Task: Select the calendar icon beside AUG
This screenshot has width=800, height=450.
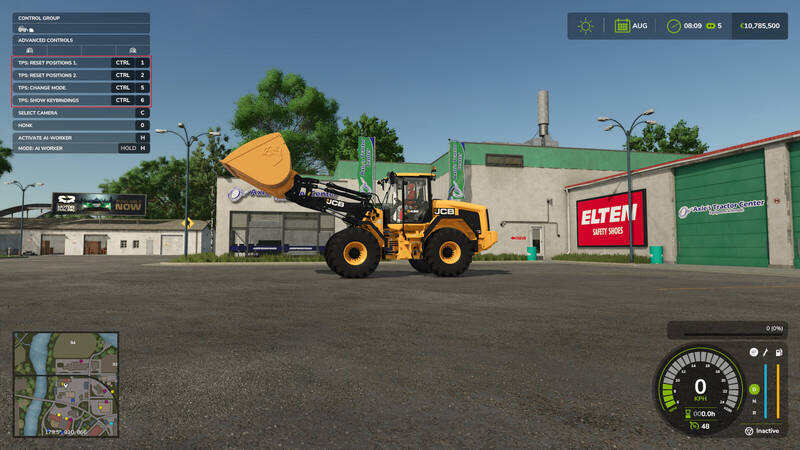Action: tap(621, 26)
